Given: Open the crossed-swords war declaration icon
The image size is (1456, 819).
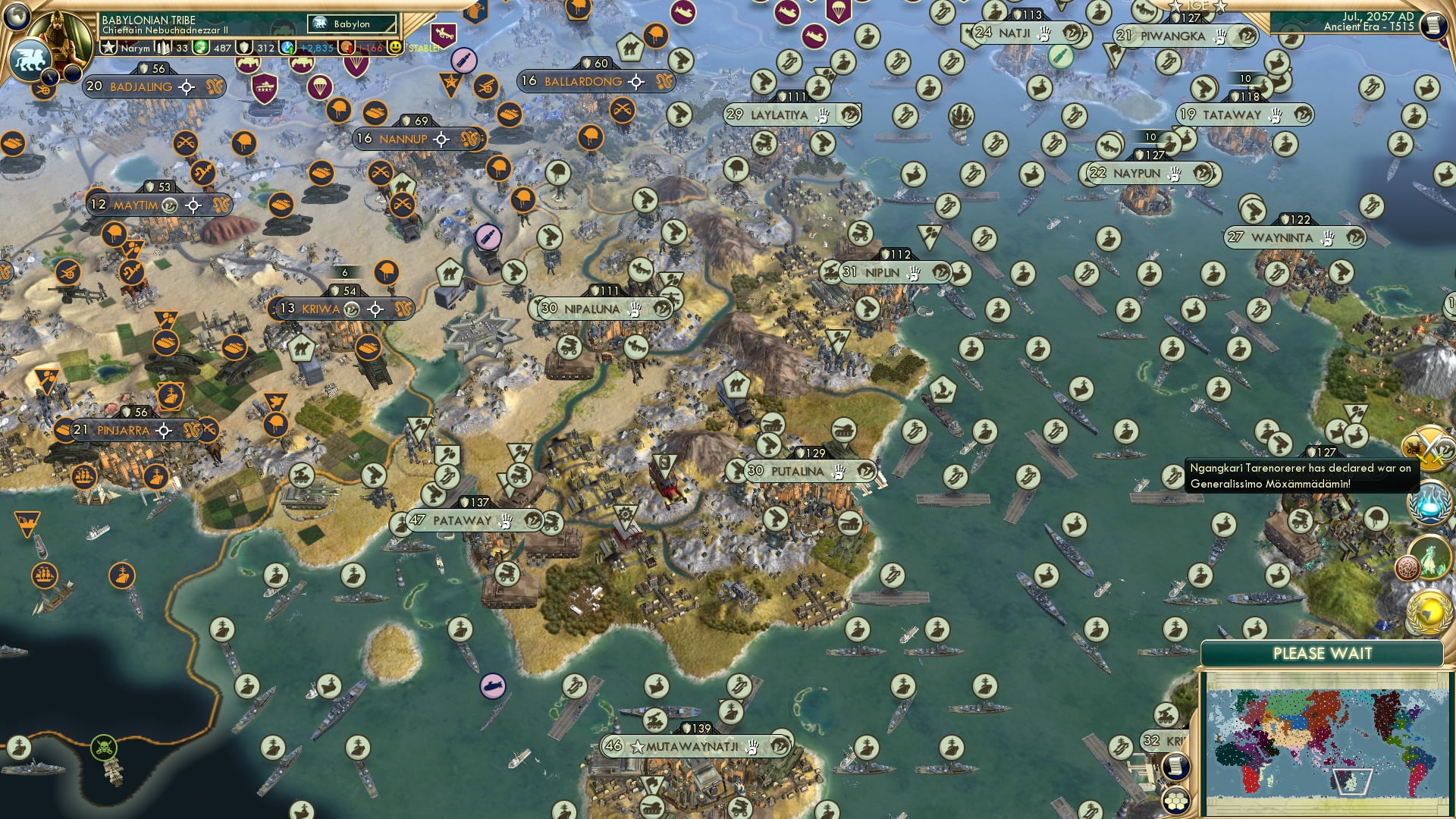Looking at the screenshot, I should (x=1428, y=447).
